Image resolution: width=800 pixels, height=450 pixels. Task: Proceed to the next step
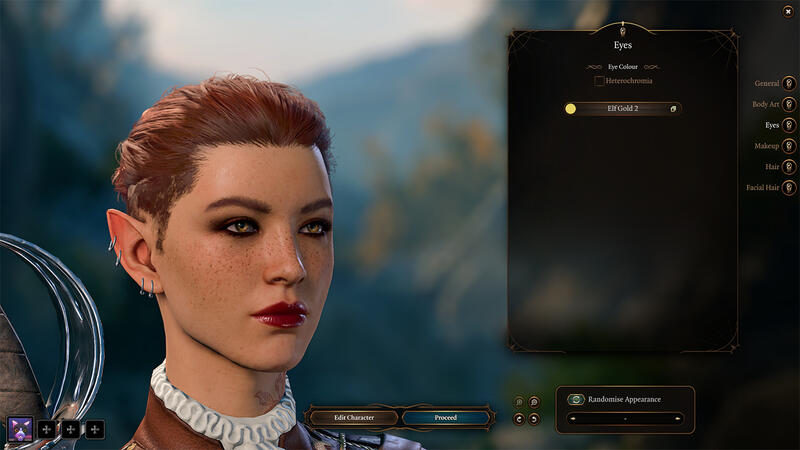pyautogui.click(x=446, y=417)
